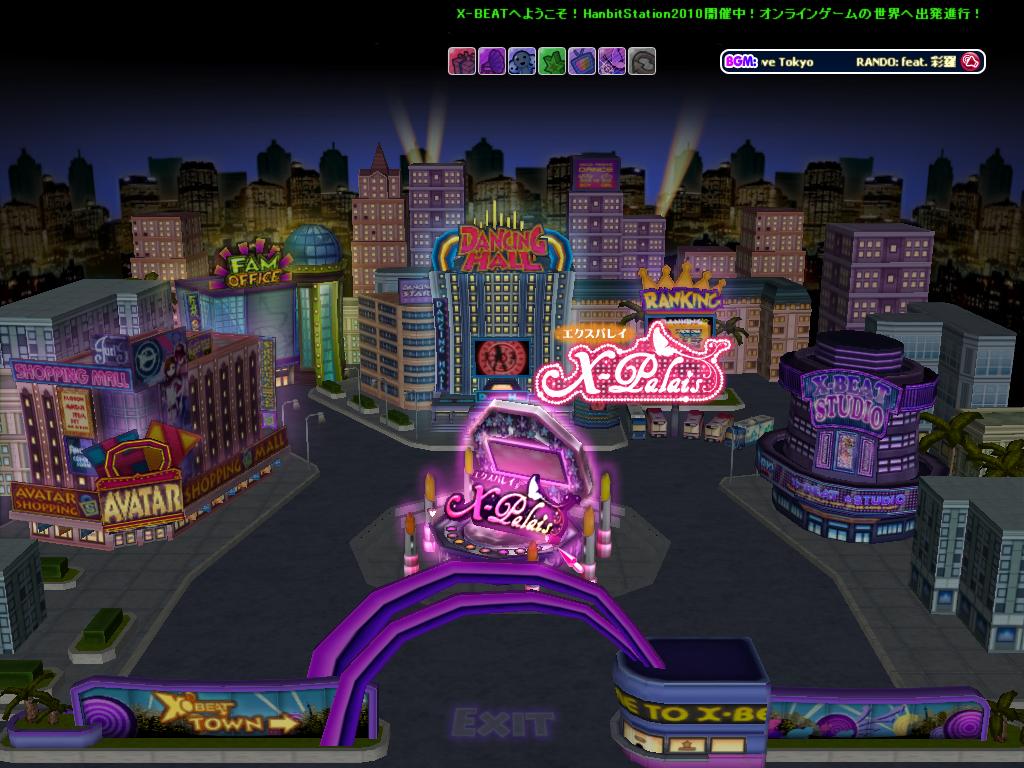
Task: Click the blue smiling face icon
Action: click(x=521, y=61)
